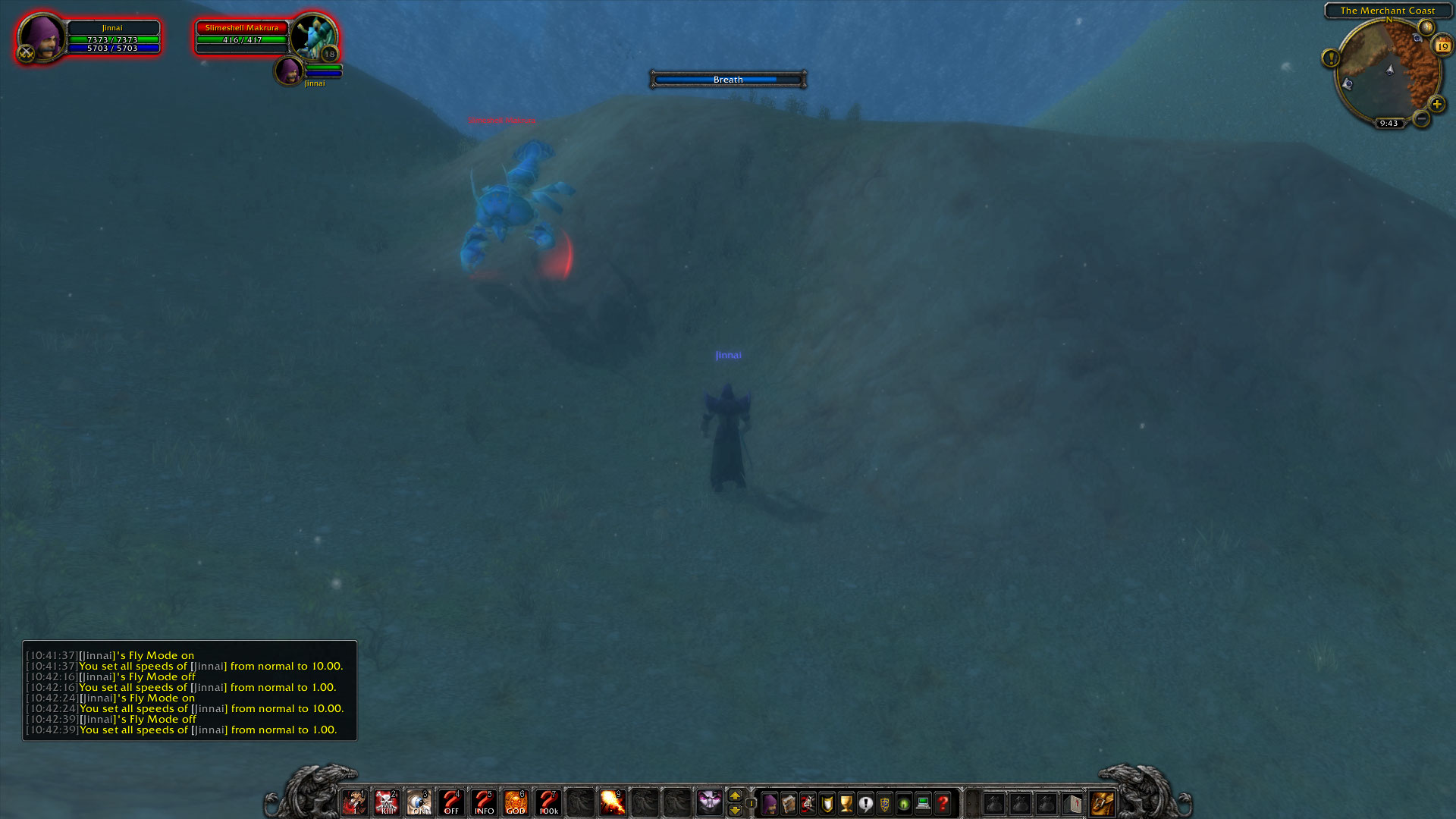Open the character info micro menu icon

(x=769, y=802)
